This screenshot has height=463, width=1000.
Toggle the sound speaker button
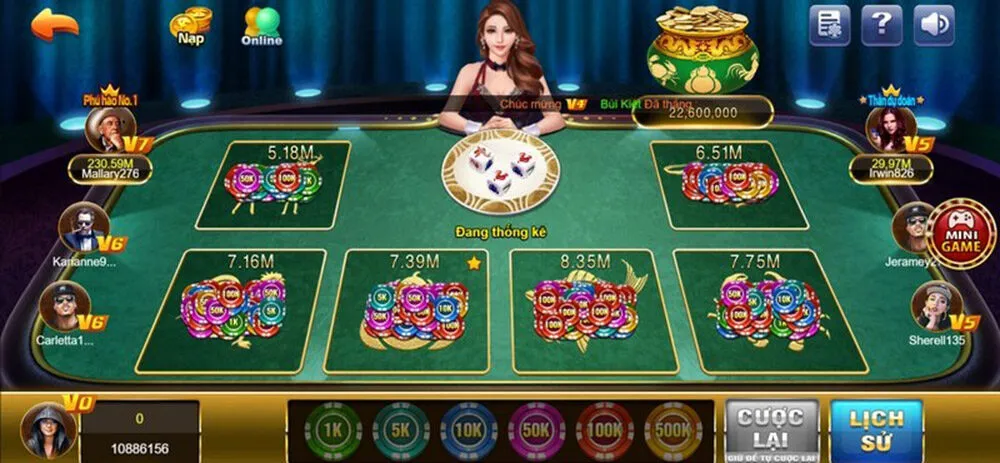click(933, 25)
